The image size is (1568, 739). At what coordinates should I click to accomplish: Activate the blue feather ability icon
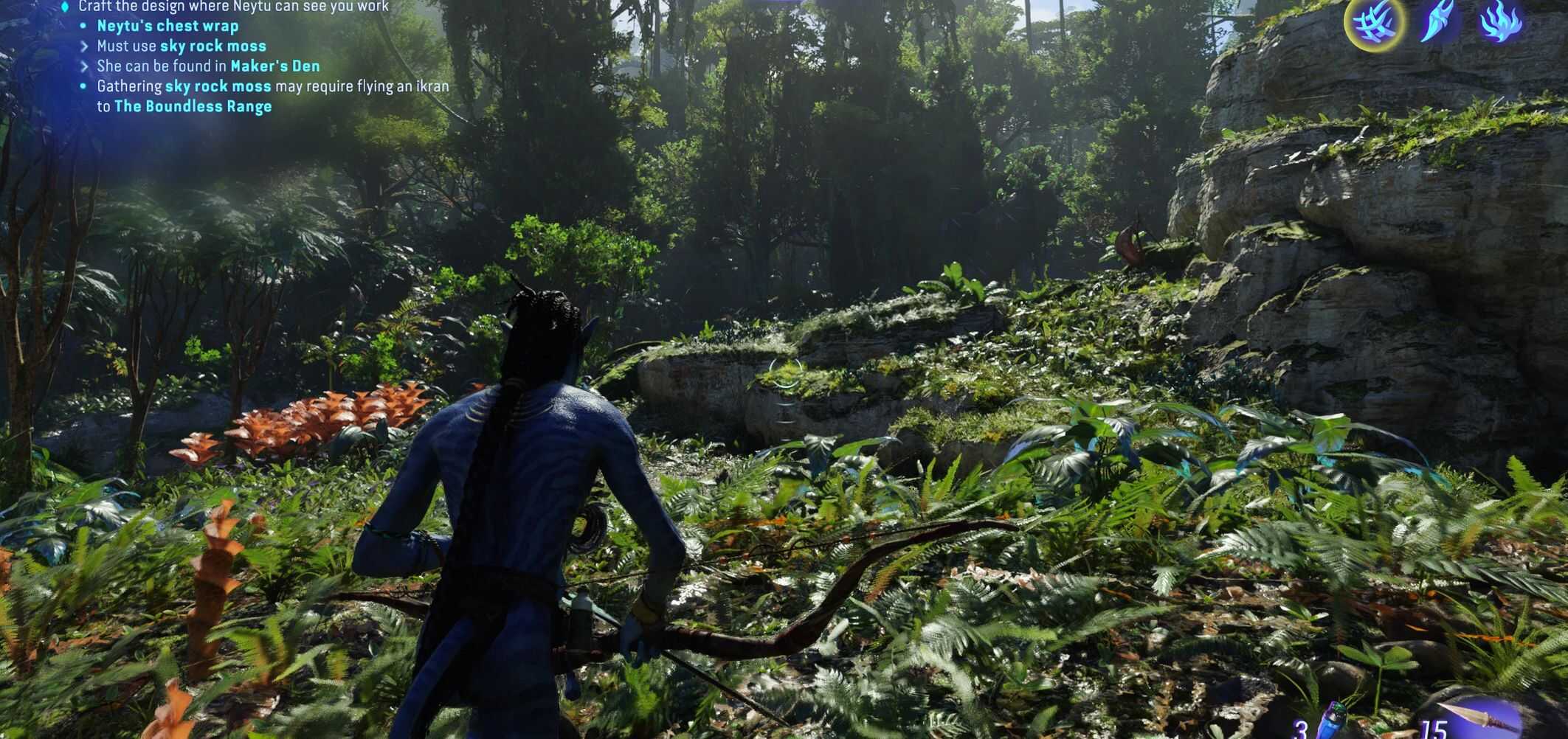point(1437,21)
